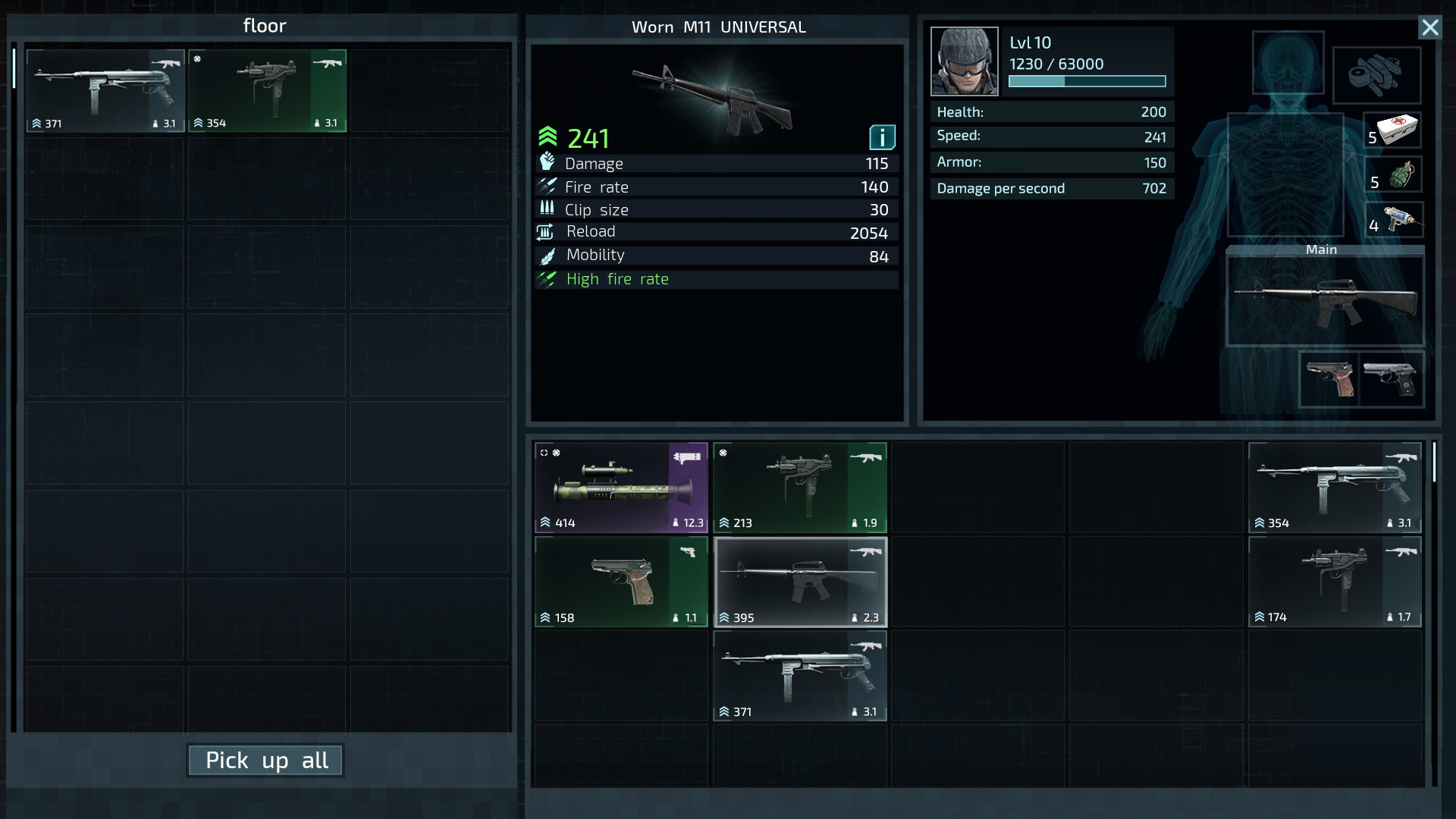Click the Clip size magazine icon
This screenshot has width=1456, height=819.
pyautogui.click(x=547, y=209)
